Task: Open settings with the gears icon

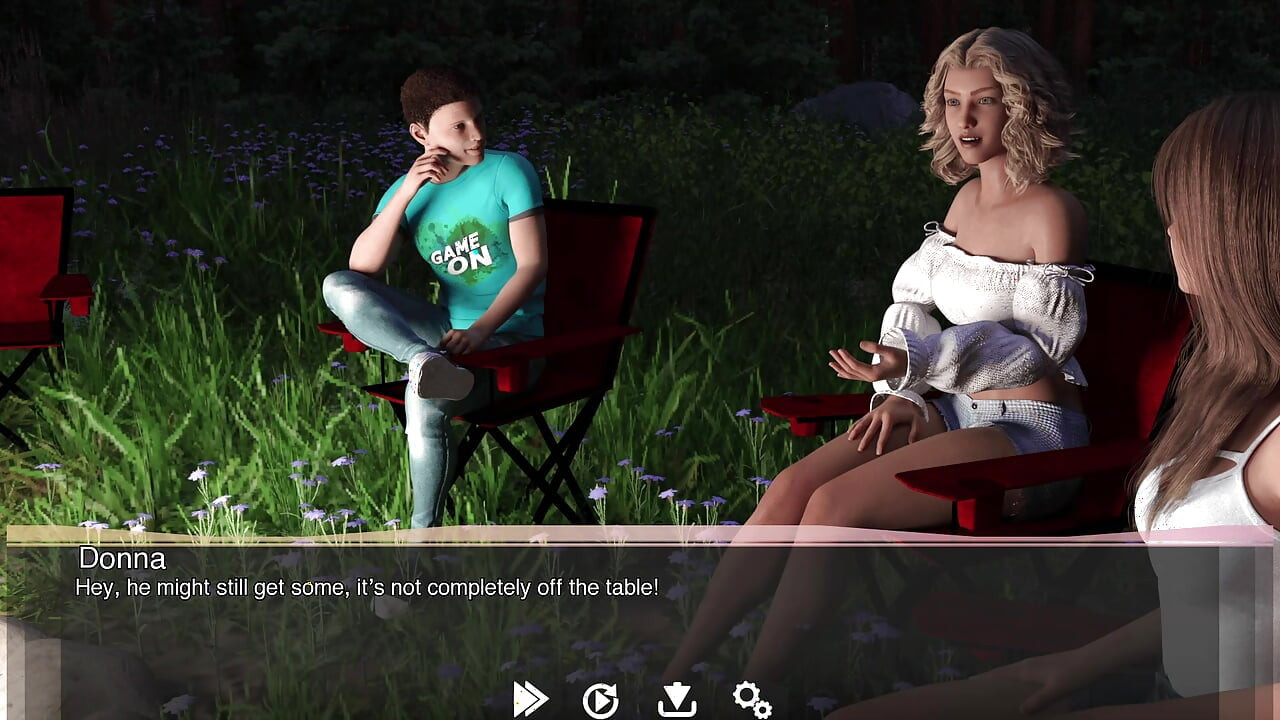Action: tap(751, 699)
